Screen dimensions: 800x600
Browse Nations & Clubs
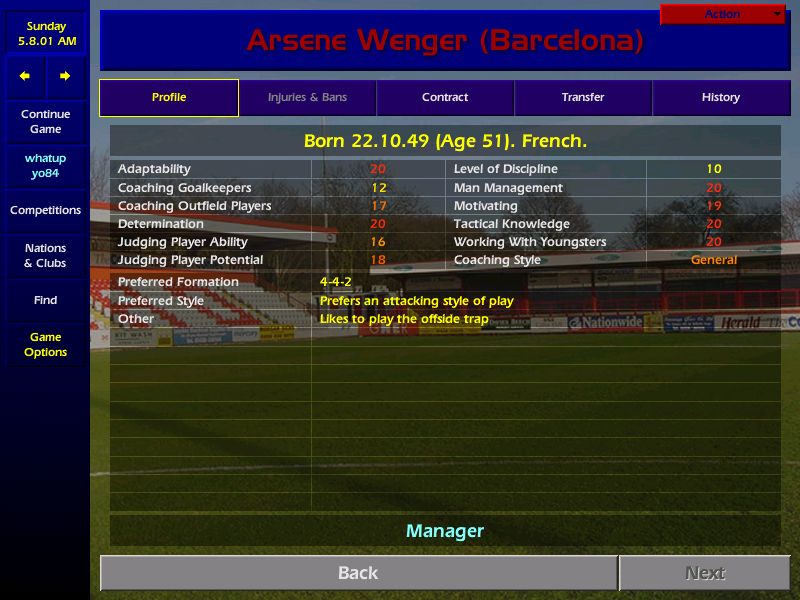point(45,256)
